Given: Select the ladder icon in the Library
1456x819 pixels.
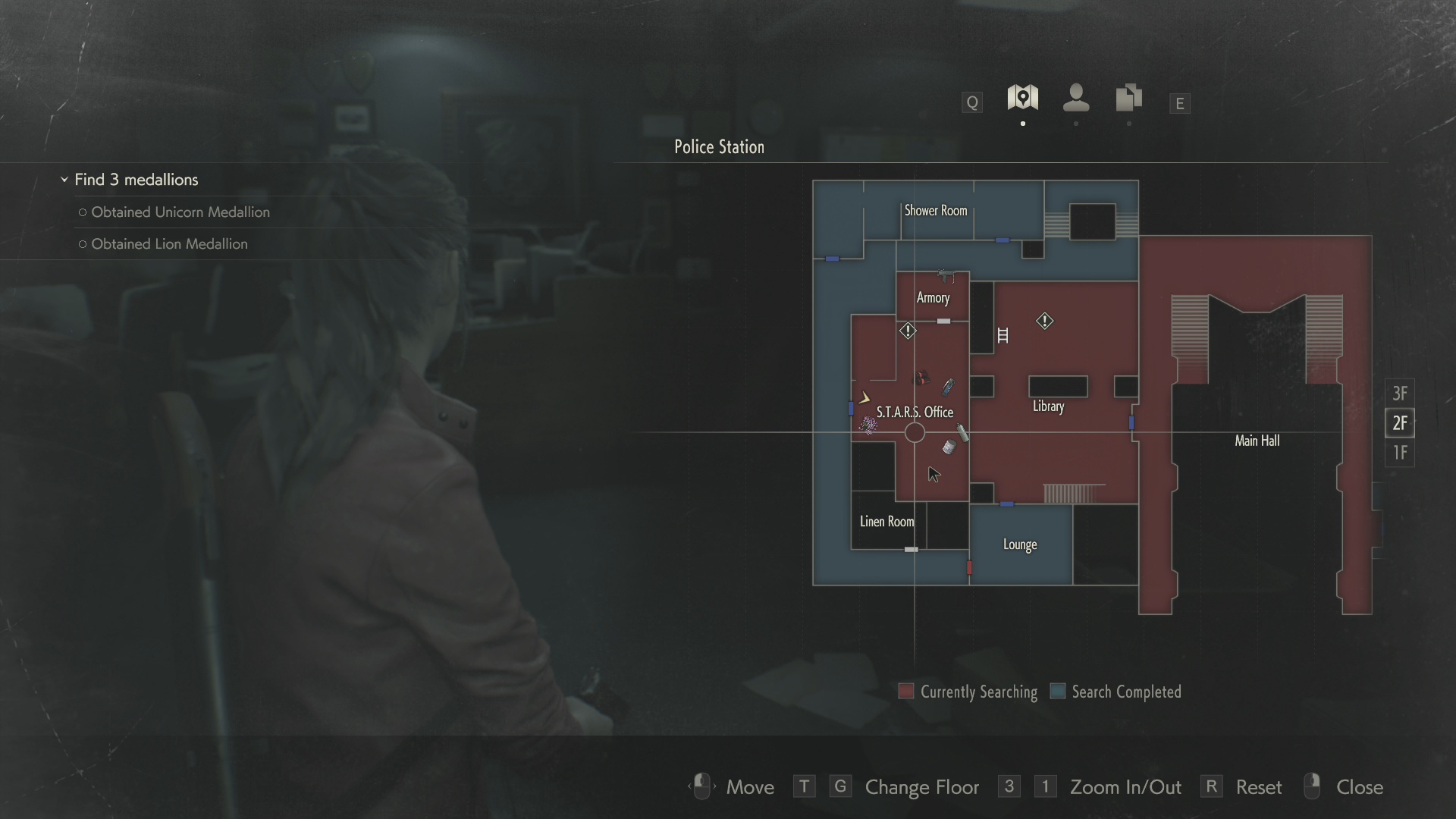Looking at the screenshot, I should (1003, 335).
